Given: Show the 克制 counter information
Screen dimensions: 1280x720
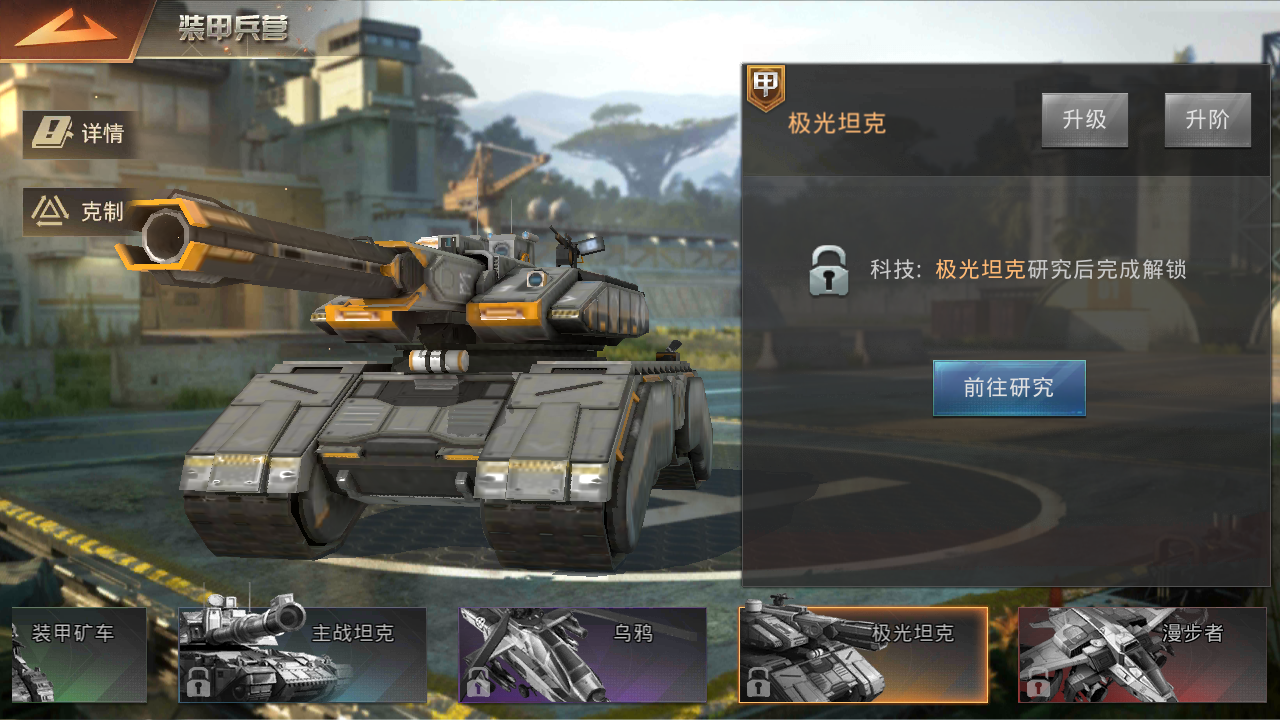Looking at the screenshot, I should 80,211.
